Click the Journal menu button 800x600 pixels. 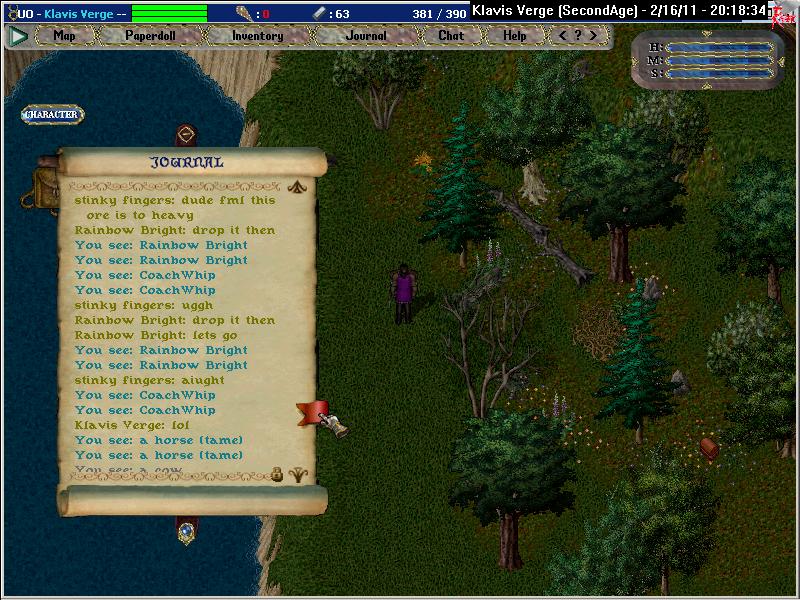coord(366,35)
